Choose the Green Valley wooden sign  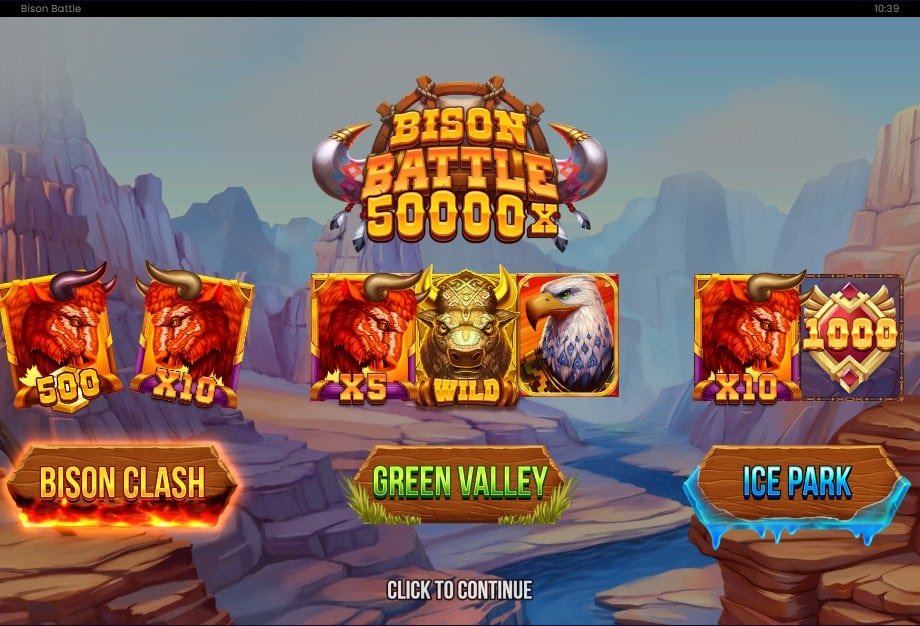(x=460, y=482)
